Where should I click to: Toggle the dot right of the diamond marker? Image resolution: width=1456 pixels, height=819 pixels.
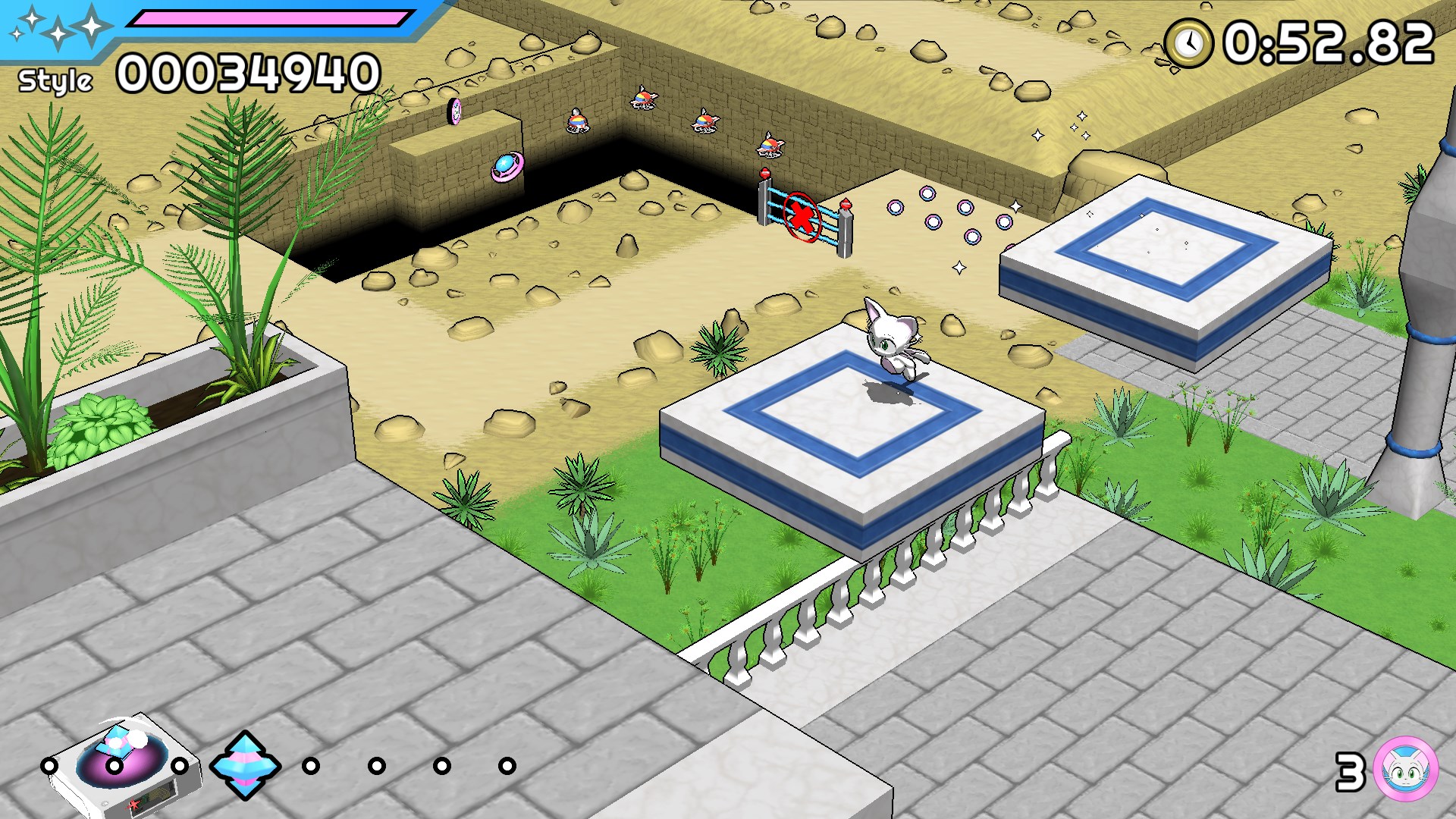pyautogui.click(x=311, y=767)
